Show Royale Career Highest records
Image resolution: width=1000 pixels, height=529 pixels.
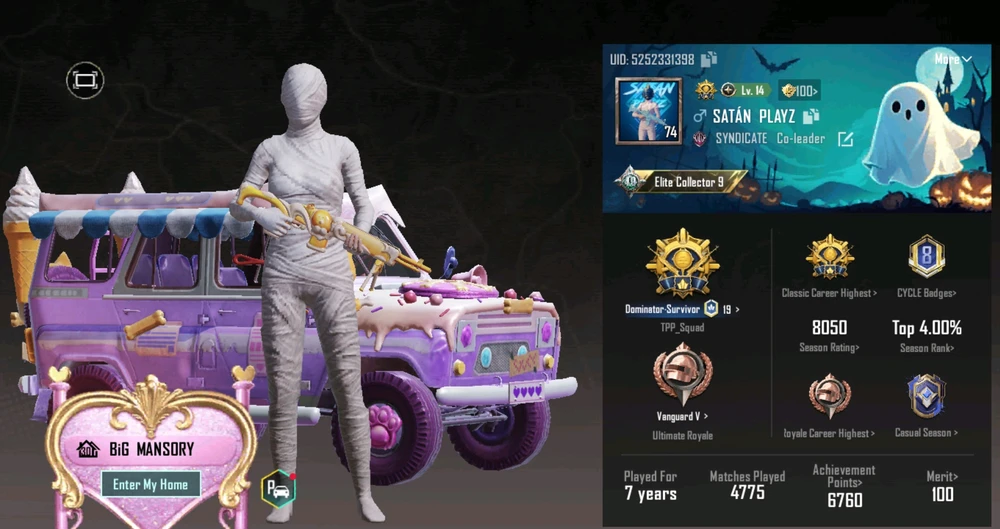pos(829,433)
